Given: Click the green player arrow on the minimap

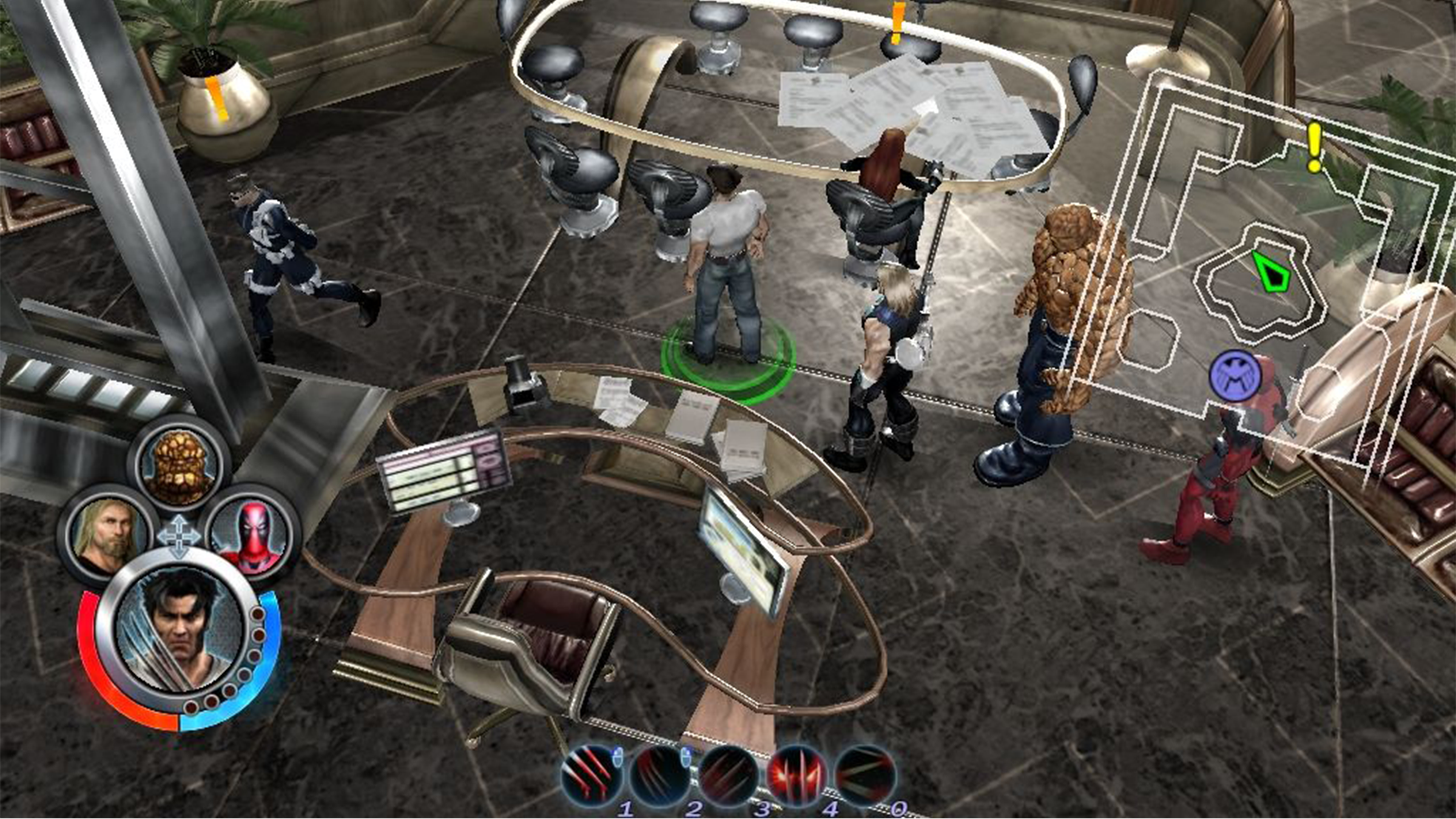Looking at the screenshot, I should pos(1272,272).
